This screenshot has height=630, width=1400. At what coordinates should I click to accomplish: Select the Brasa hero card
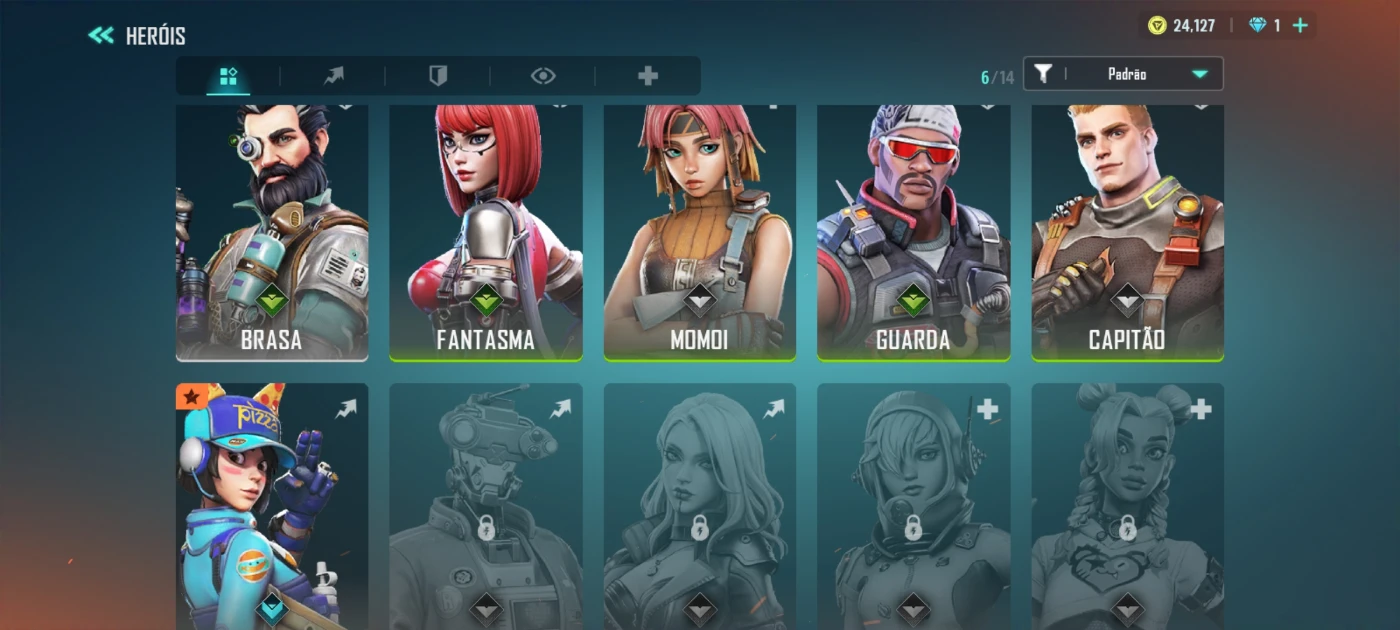point(272,232)
